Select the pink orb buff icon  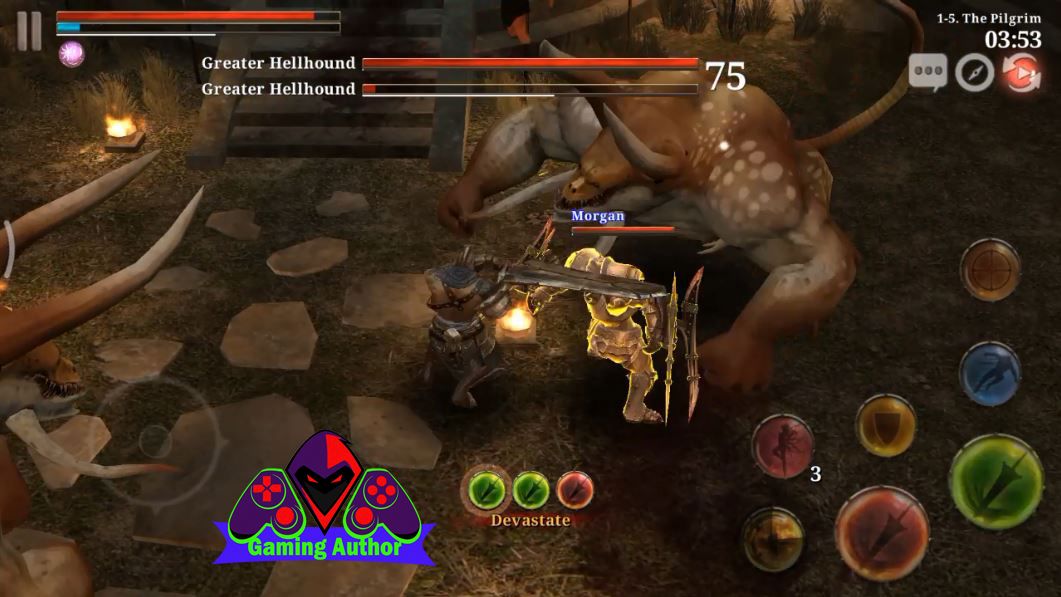(71, 54)
